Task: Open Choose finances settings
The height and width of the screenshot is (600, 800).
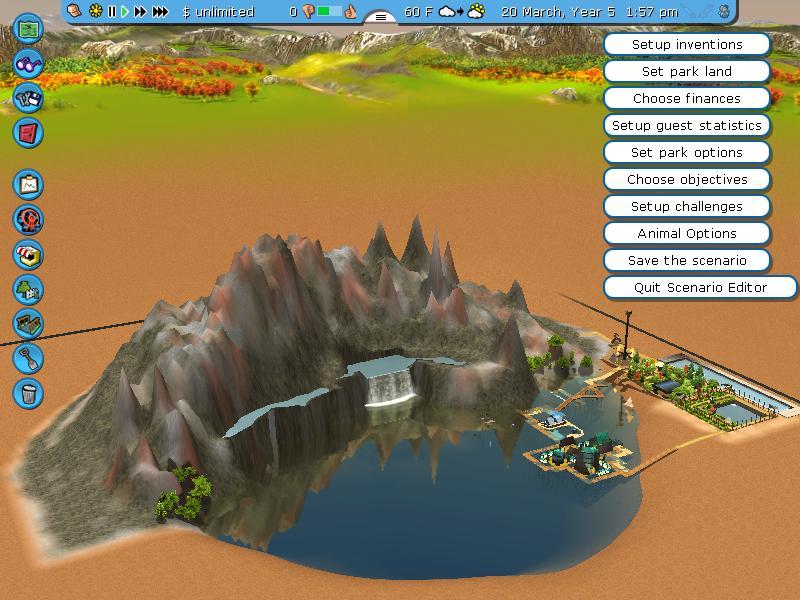Action: coord(687,99)
